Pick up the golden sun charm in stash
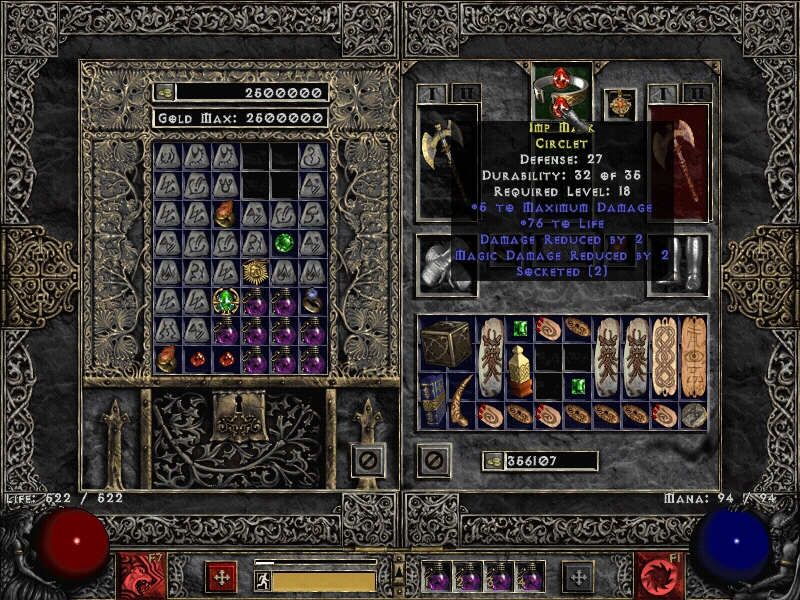Viewport: 800px width, 600px height. [256, 271]
